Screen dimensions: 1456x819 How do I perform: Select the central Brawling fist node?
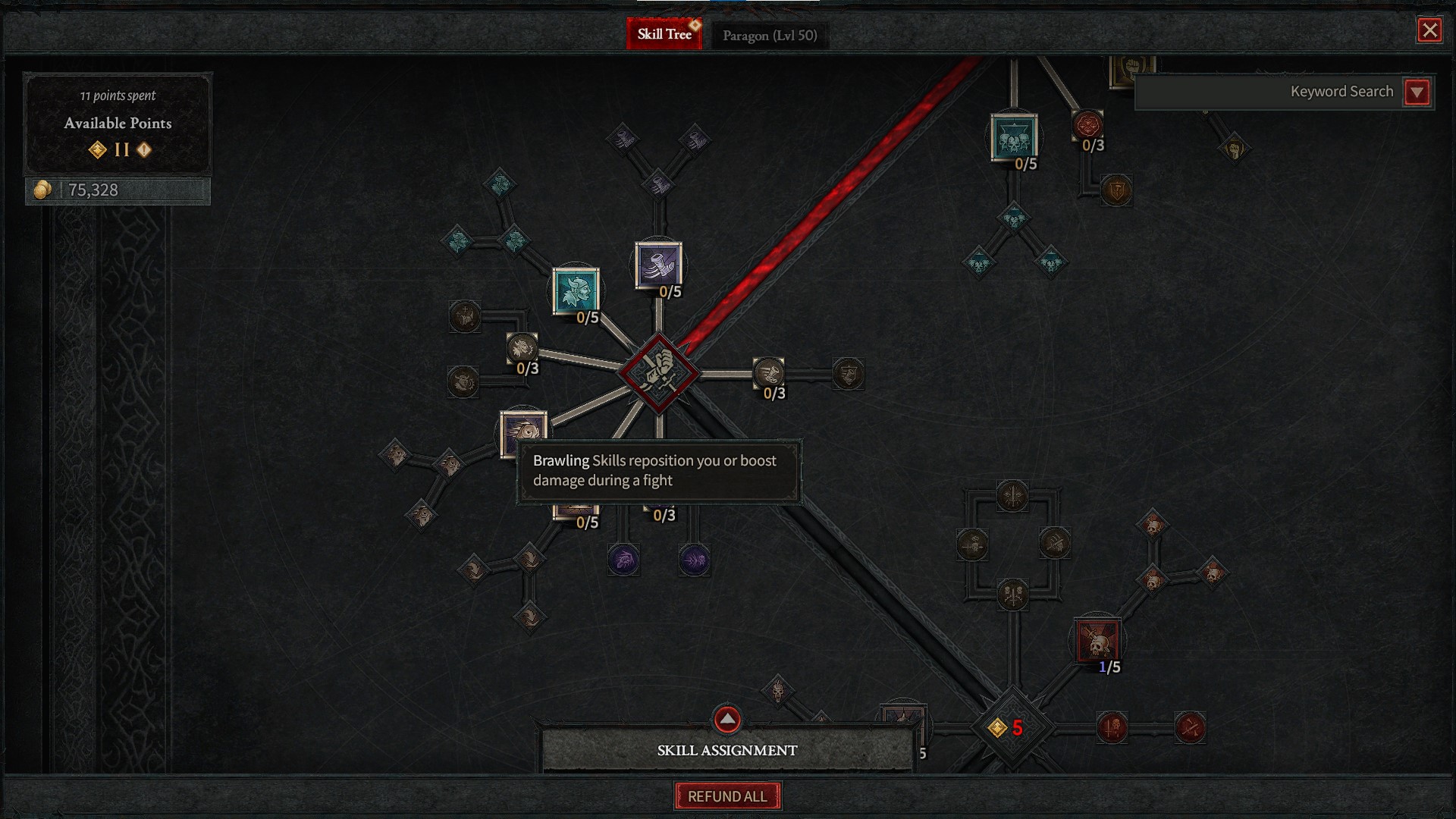[x=658, y=372]
